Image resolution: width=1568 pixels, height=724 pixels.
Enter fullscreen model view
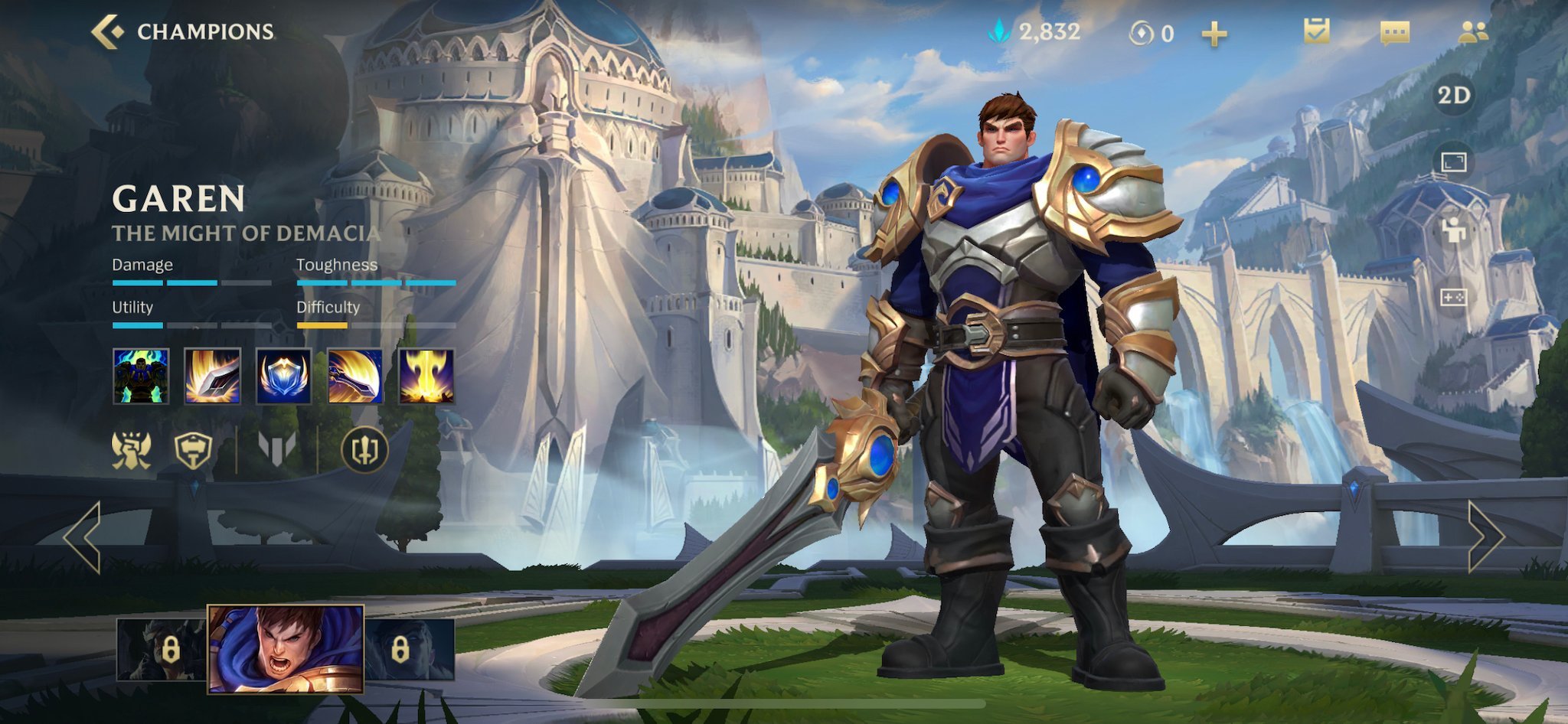click(1453, 161)
